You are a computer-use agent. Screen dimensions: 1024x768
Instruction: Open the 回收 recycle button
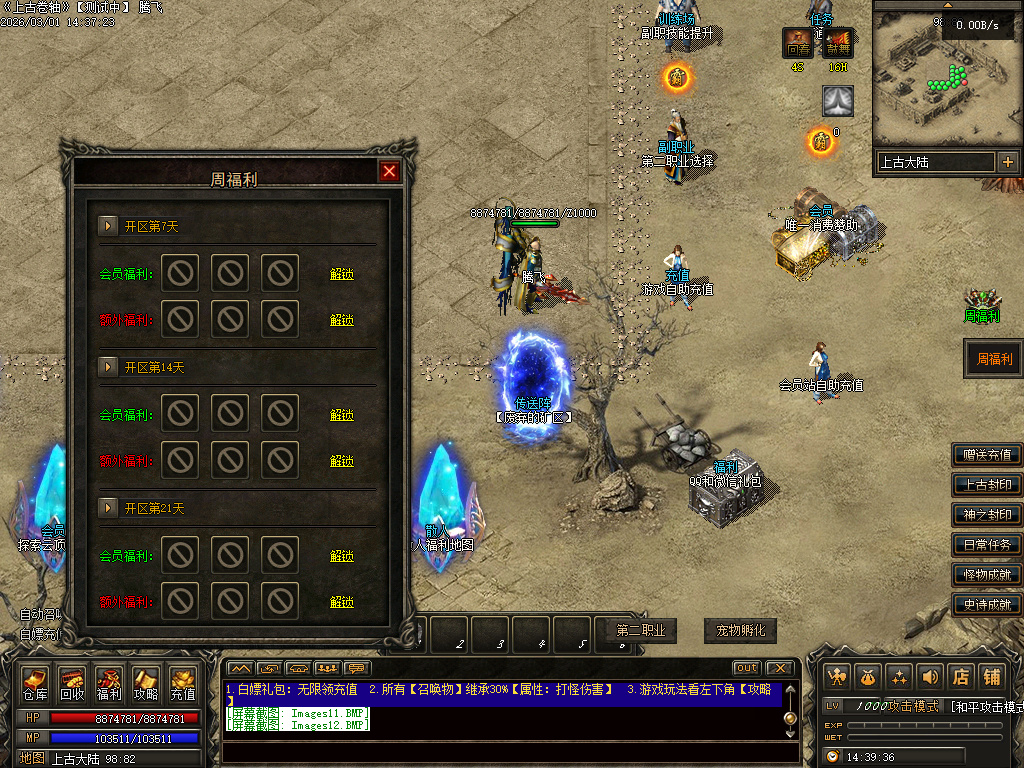click(72, 684)
